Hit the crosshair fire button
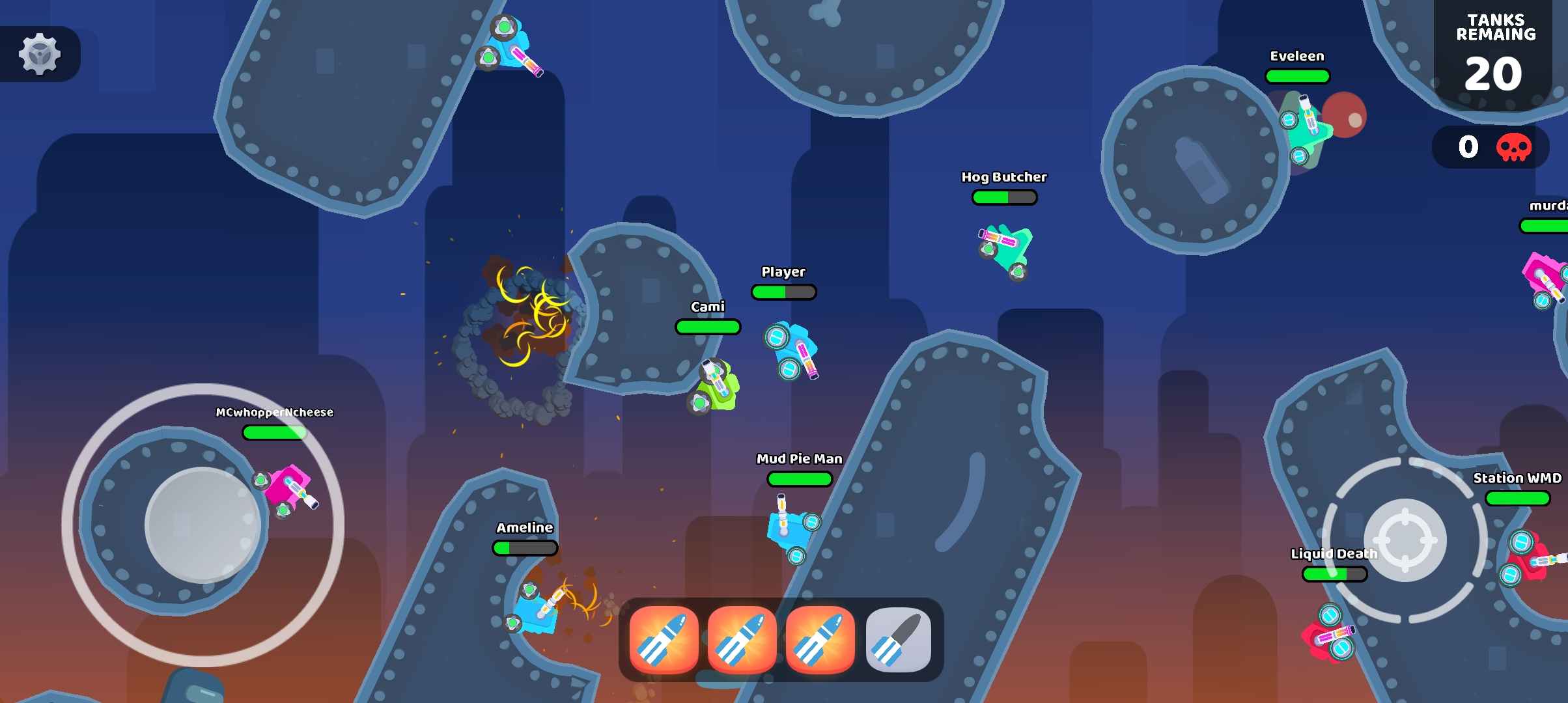 point(1405,540)
